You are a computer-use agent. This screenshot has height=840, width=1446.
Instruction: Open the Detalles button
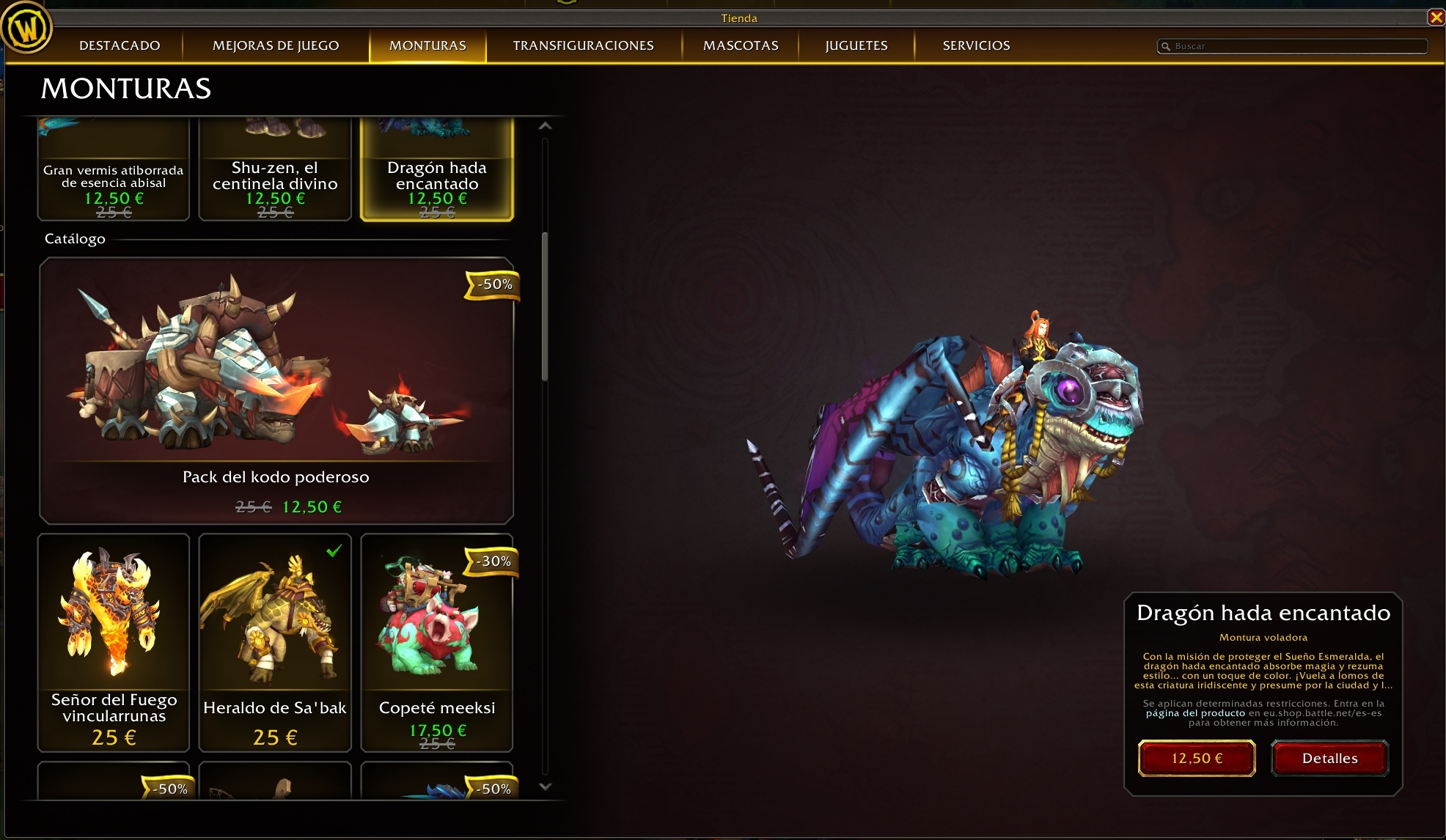point(1329,758)
